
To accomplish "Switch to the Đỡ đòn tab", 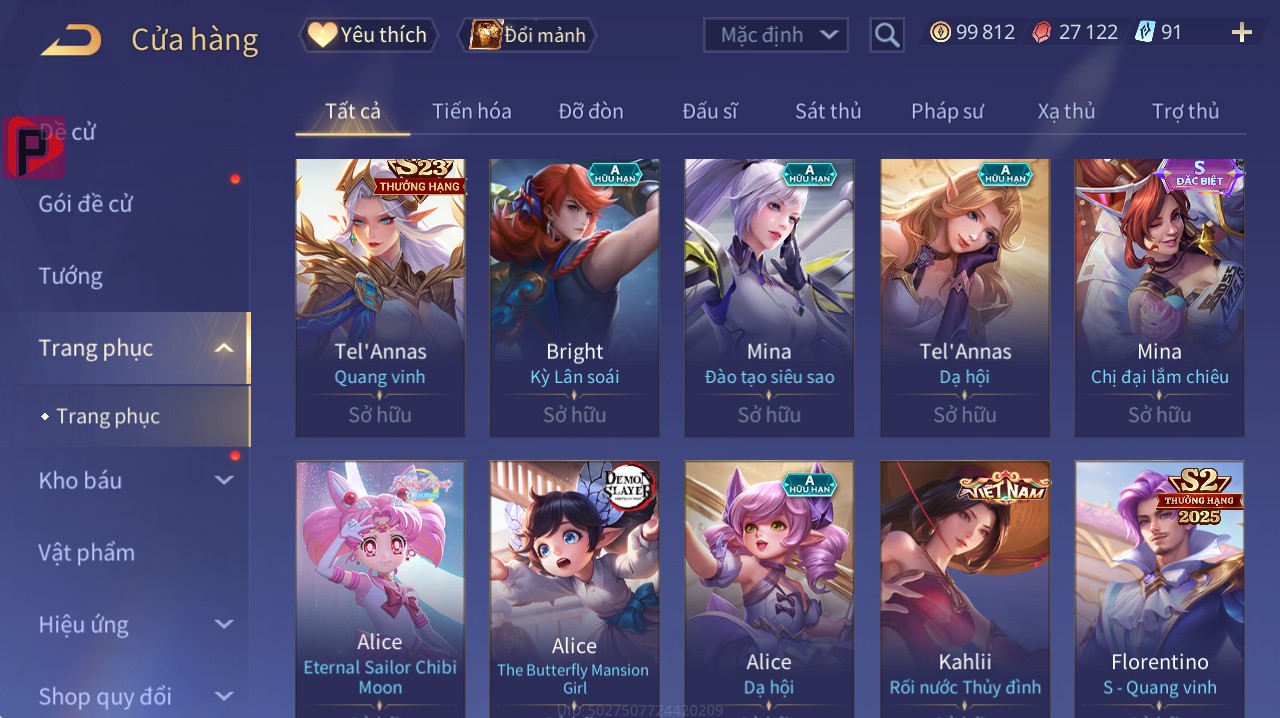I will (590, 111).
